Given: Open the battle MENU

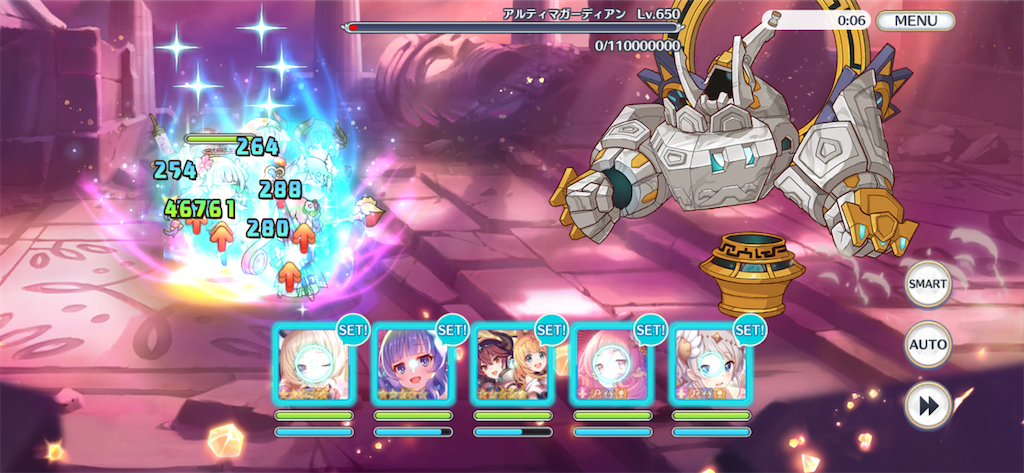Looking at the screenshot, I should click(x=915, y=20).
